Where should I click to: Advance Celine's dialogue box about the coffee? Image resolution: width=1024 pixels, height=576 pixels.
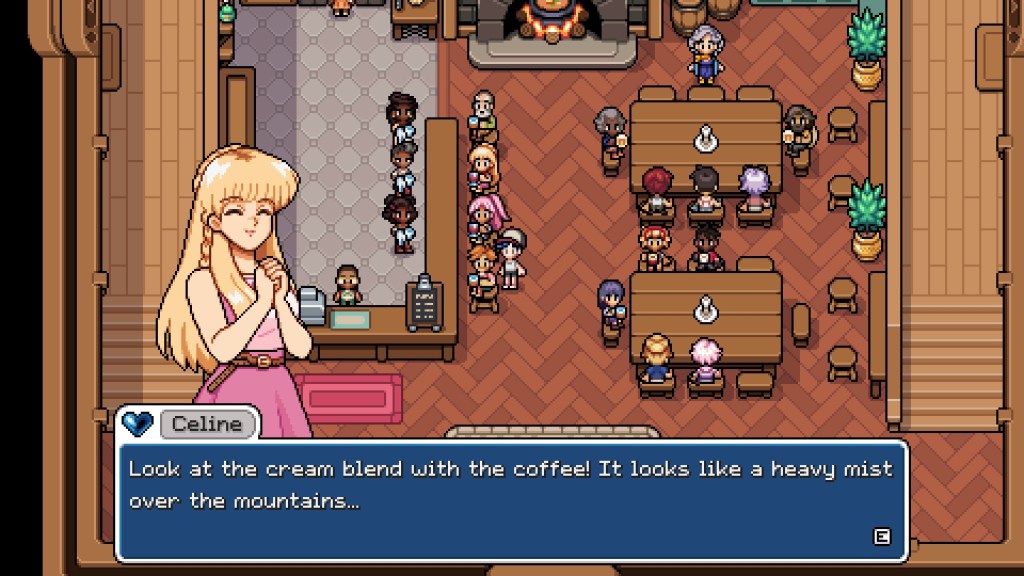881,537
